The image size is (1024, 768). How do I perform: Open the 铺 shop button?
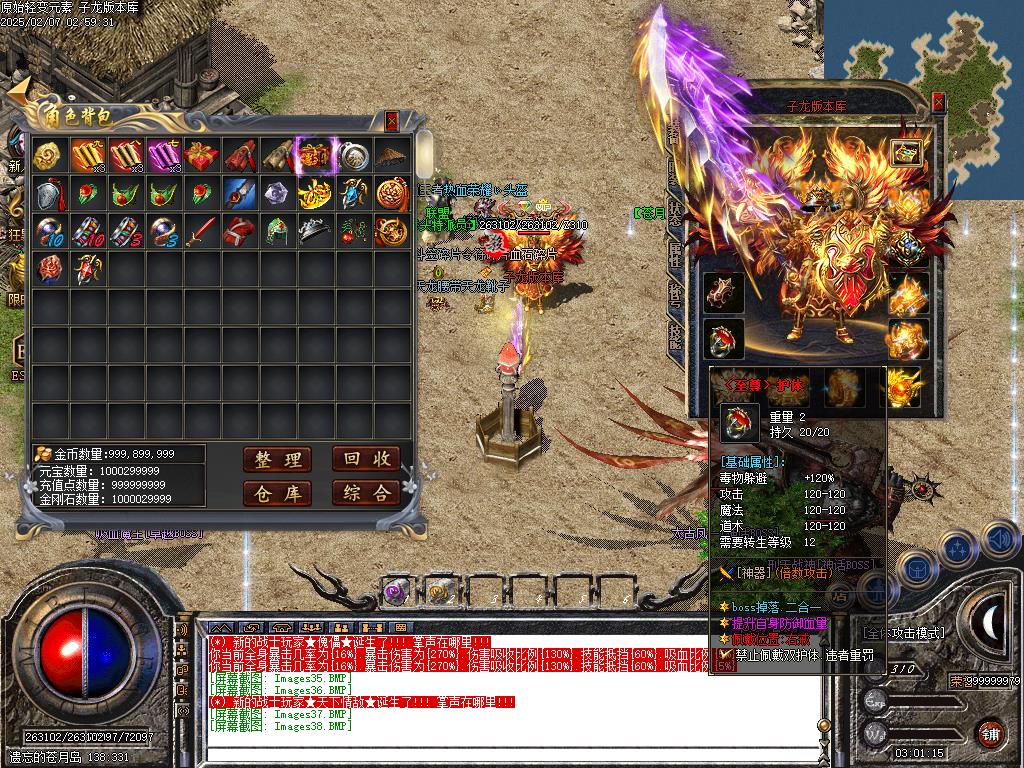989,733
